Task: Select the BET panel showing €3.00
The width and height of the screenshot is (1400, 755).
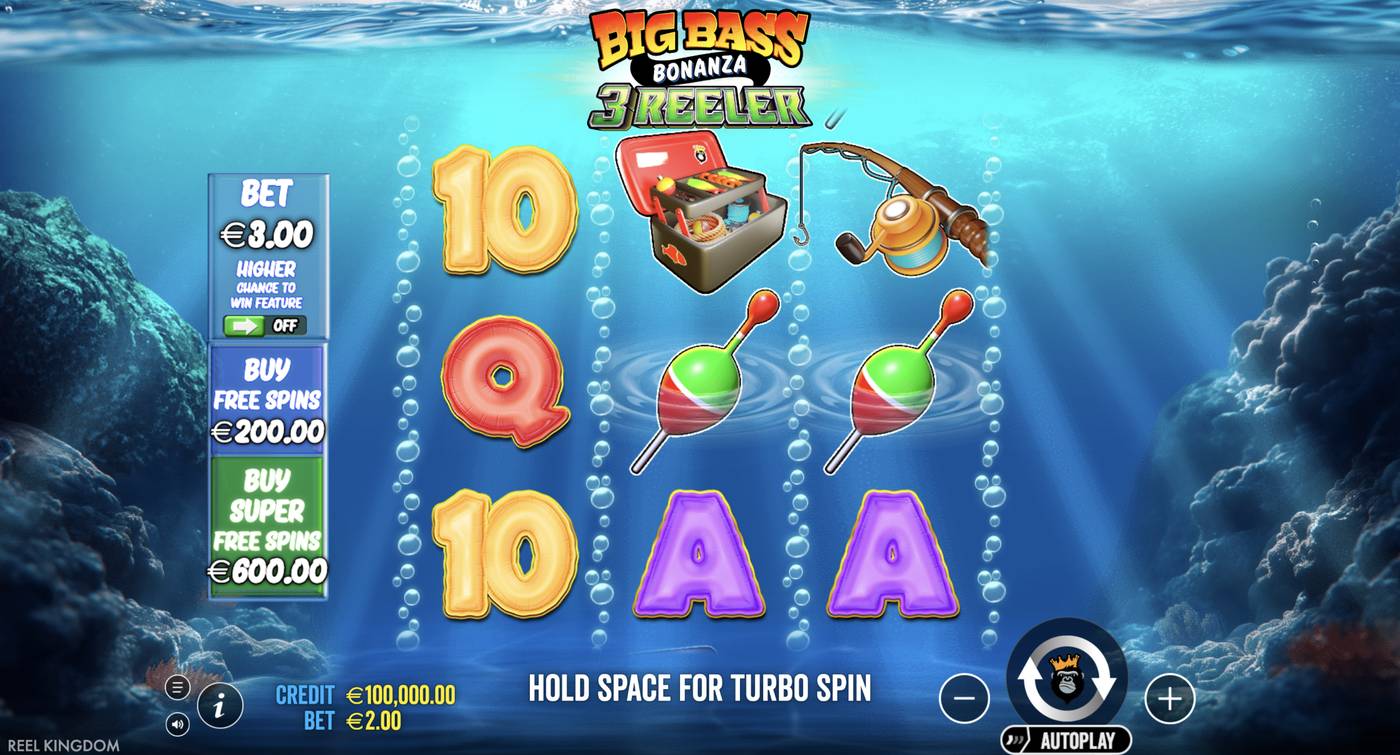Action: pos(267,215)
